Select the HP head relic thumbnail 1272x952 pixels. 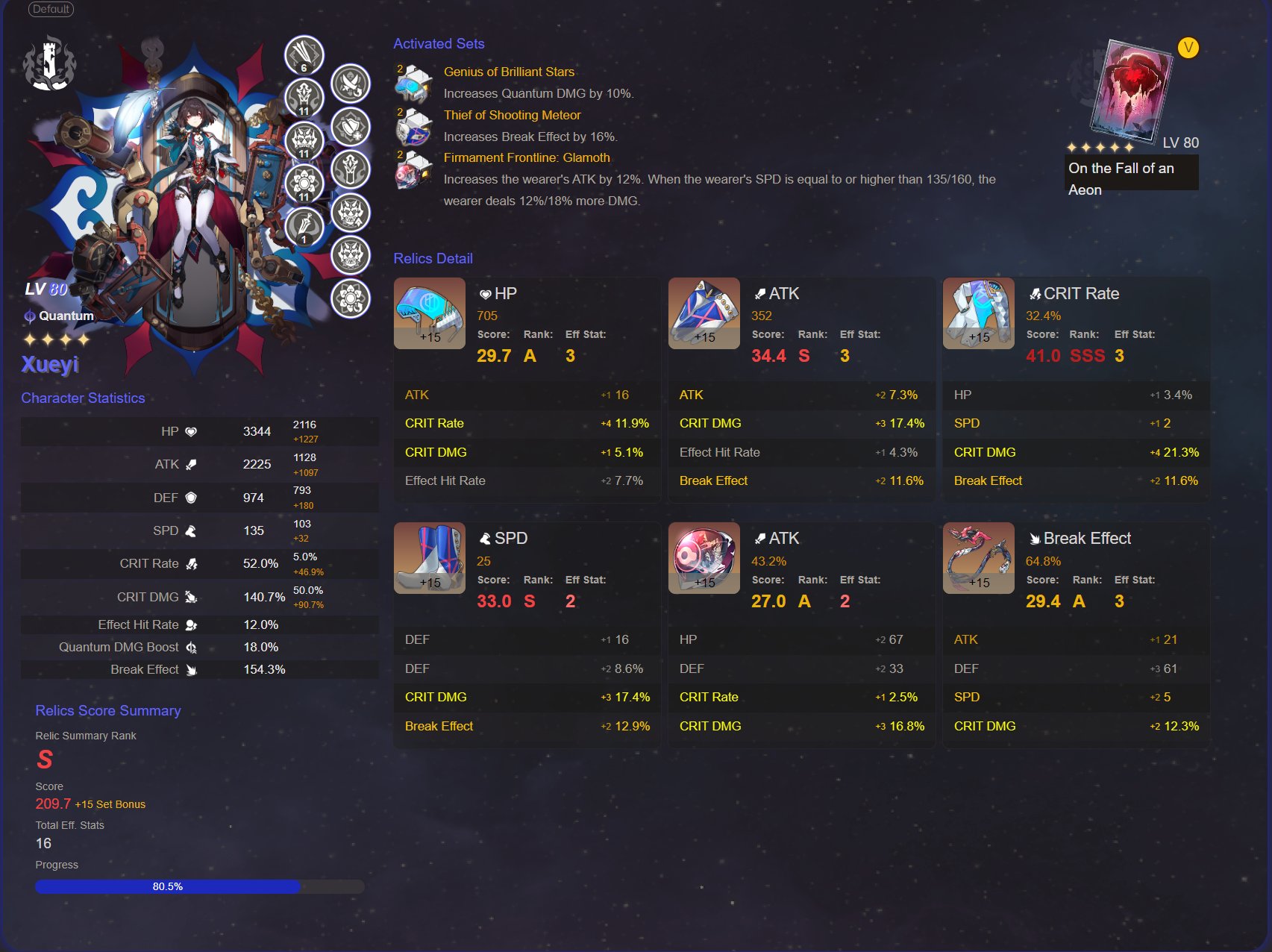coord(429,313)
